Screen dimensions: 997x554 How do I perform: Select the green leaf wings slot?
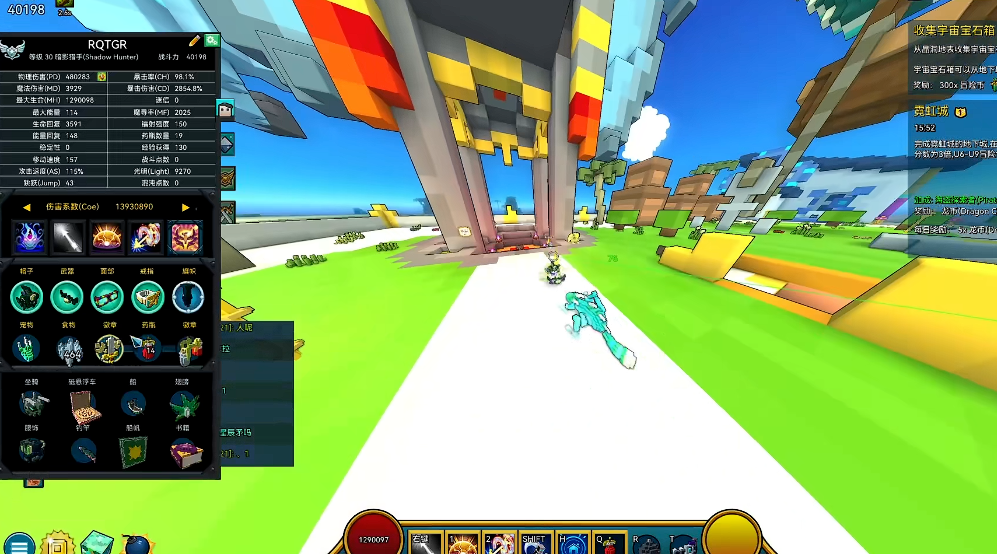click(x=184, y=404)
